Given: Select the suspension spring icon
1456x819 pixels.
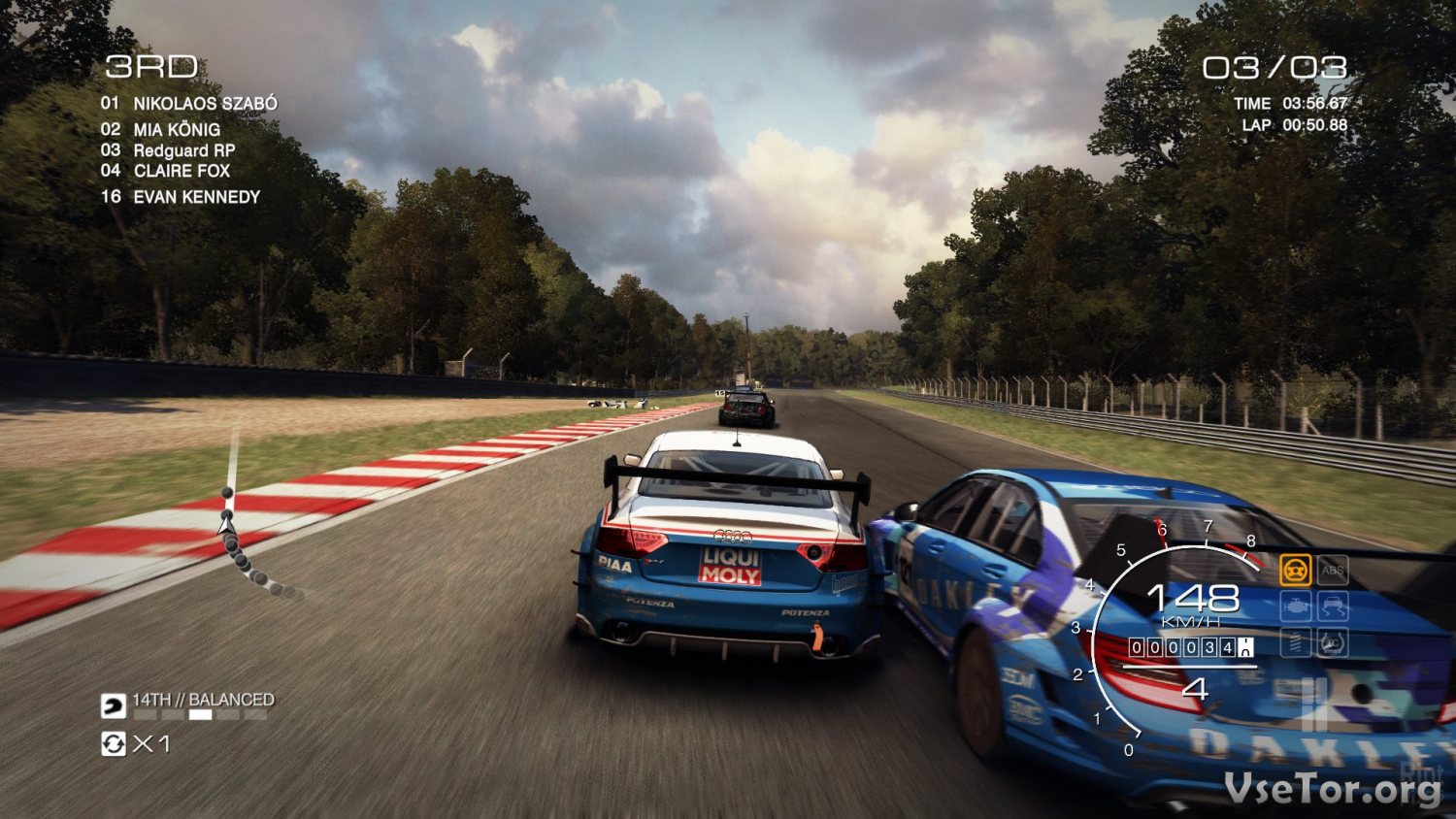Looking at the screenshot, I should click(x=1295, y=642).
